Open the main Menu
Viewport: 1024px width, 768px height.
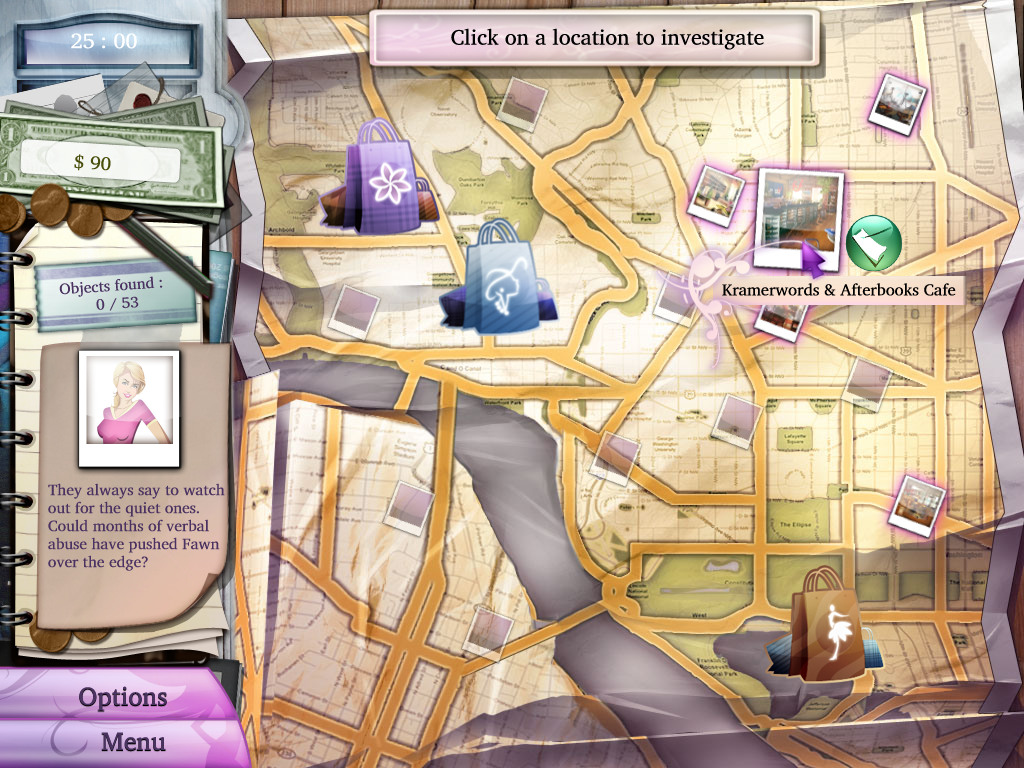click(x=133, y=742)
